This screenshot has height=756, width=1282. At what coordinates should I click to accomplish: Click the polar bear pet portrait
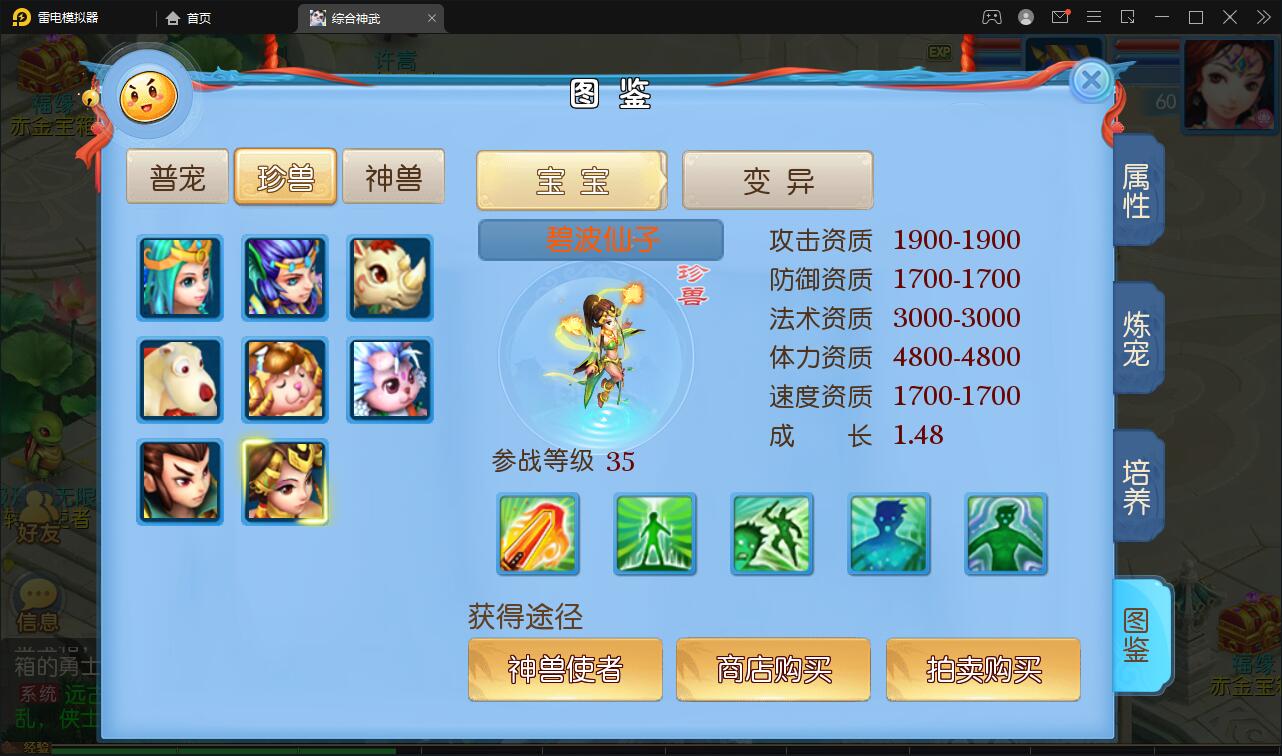(x=180, y=380)
